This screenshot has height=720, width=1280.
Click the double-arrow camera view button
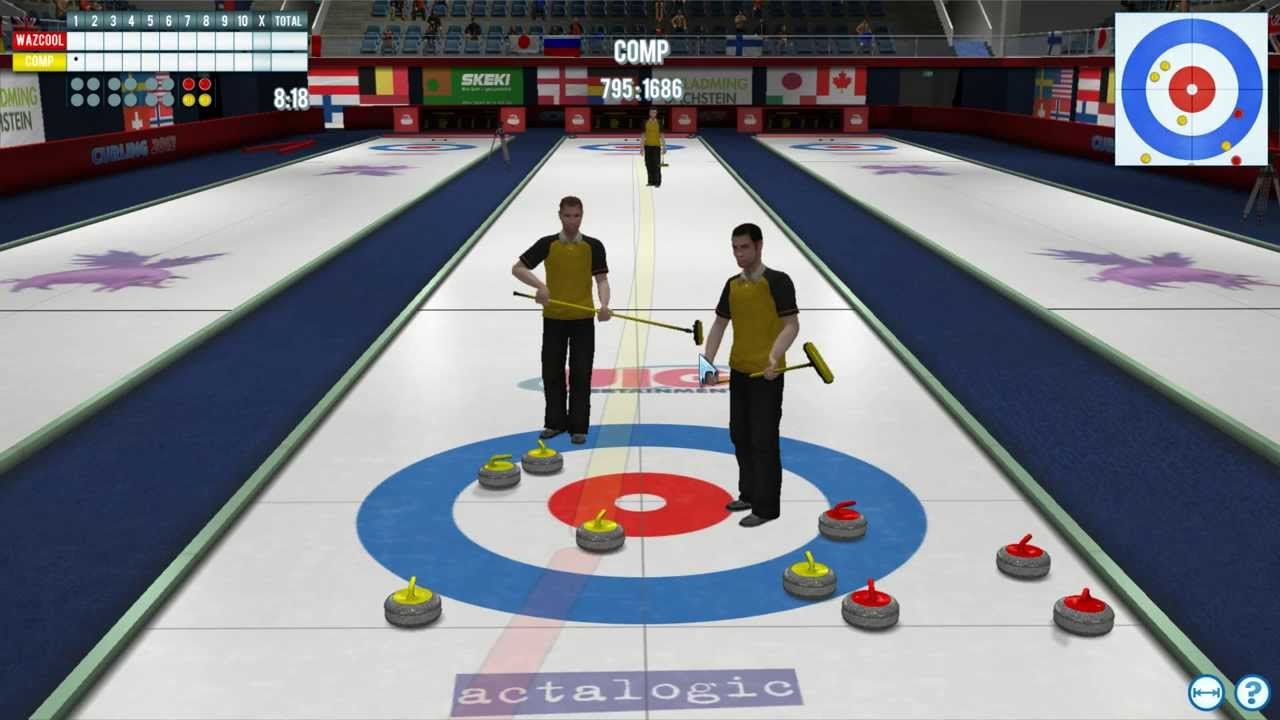pyautogui.click(x=1206, y=693)
